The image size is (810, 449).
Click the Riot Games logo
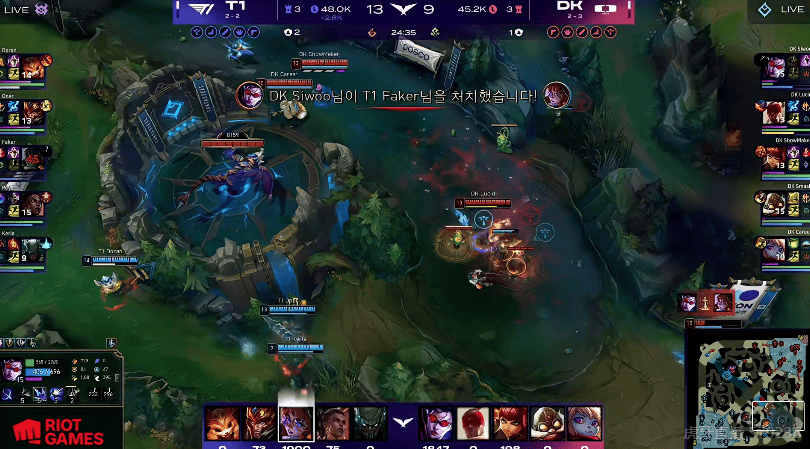tap(60, 430)
